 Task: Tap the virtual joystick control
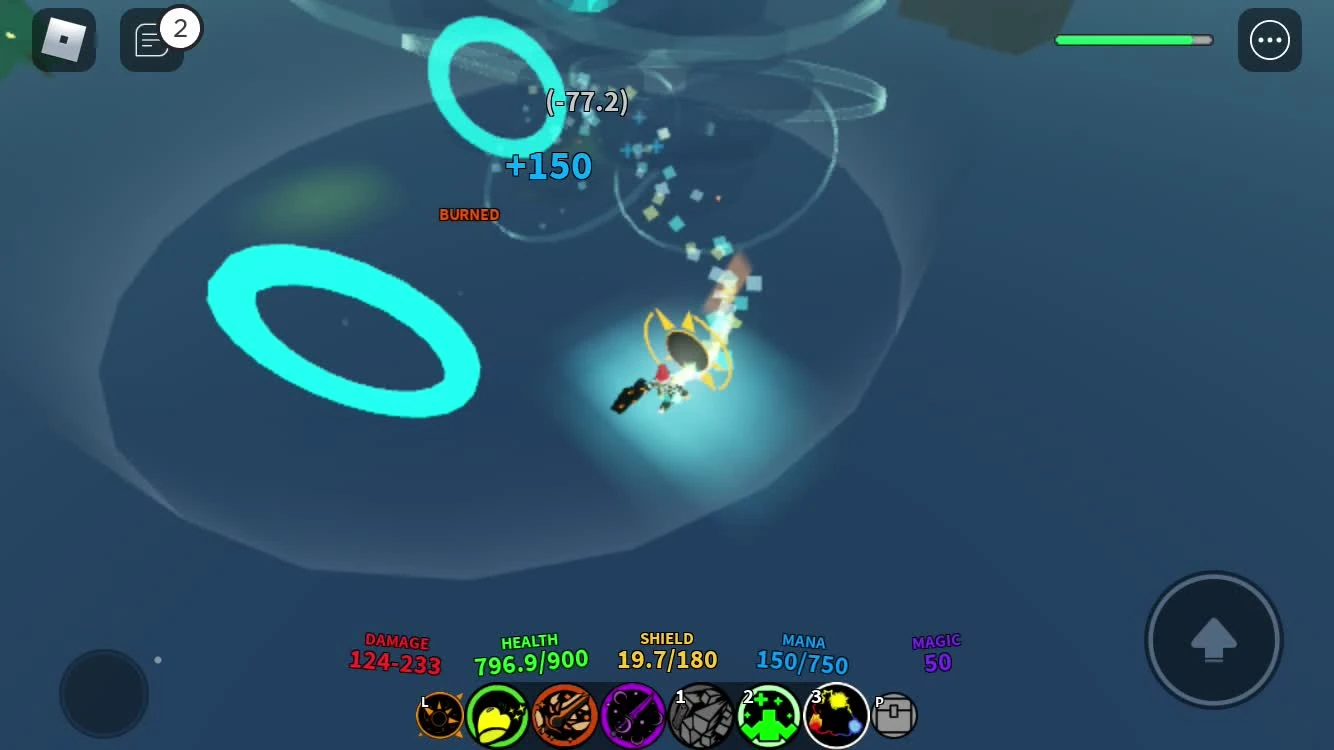pos(103,693)
